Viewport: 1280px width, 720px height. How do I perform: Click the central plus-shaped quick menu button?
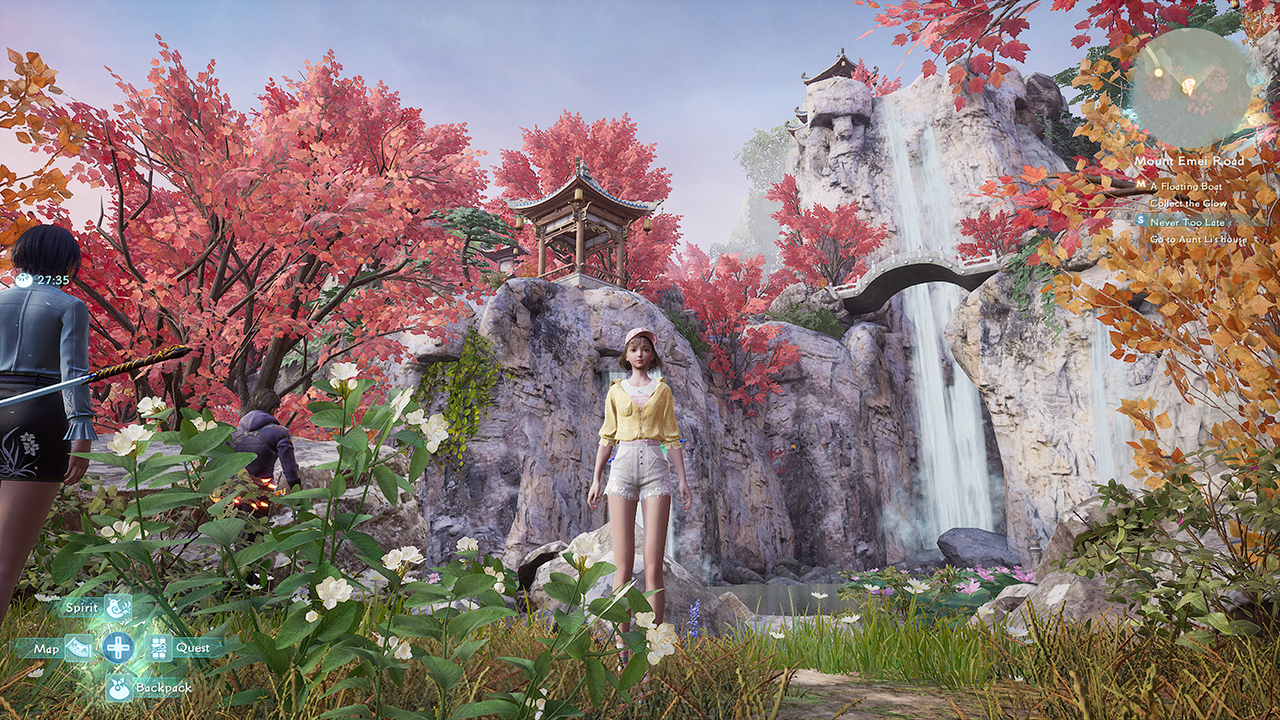tap(118, 647)
